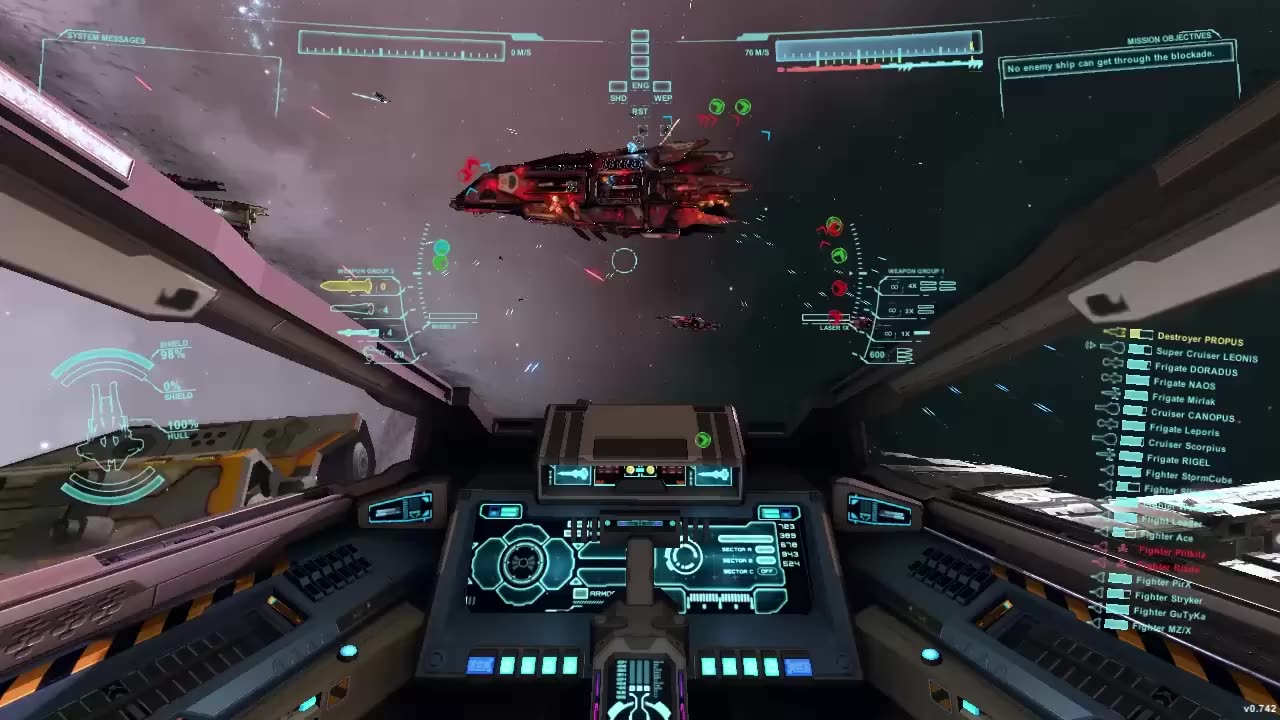This screenshot has width=1280, height=720.
Task: Pick Frigate Mirlak from the ship list
Action: point(1183,400)
